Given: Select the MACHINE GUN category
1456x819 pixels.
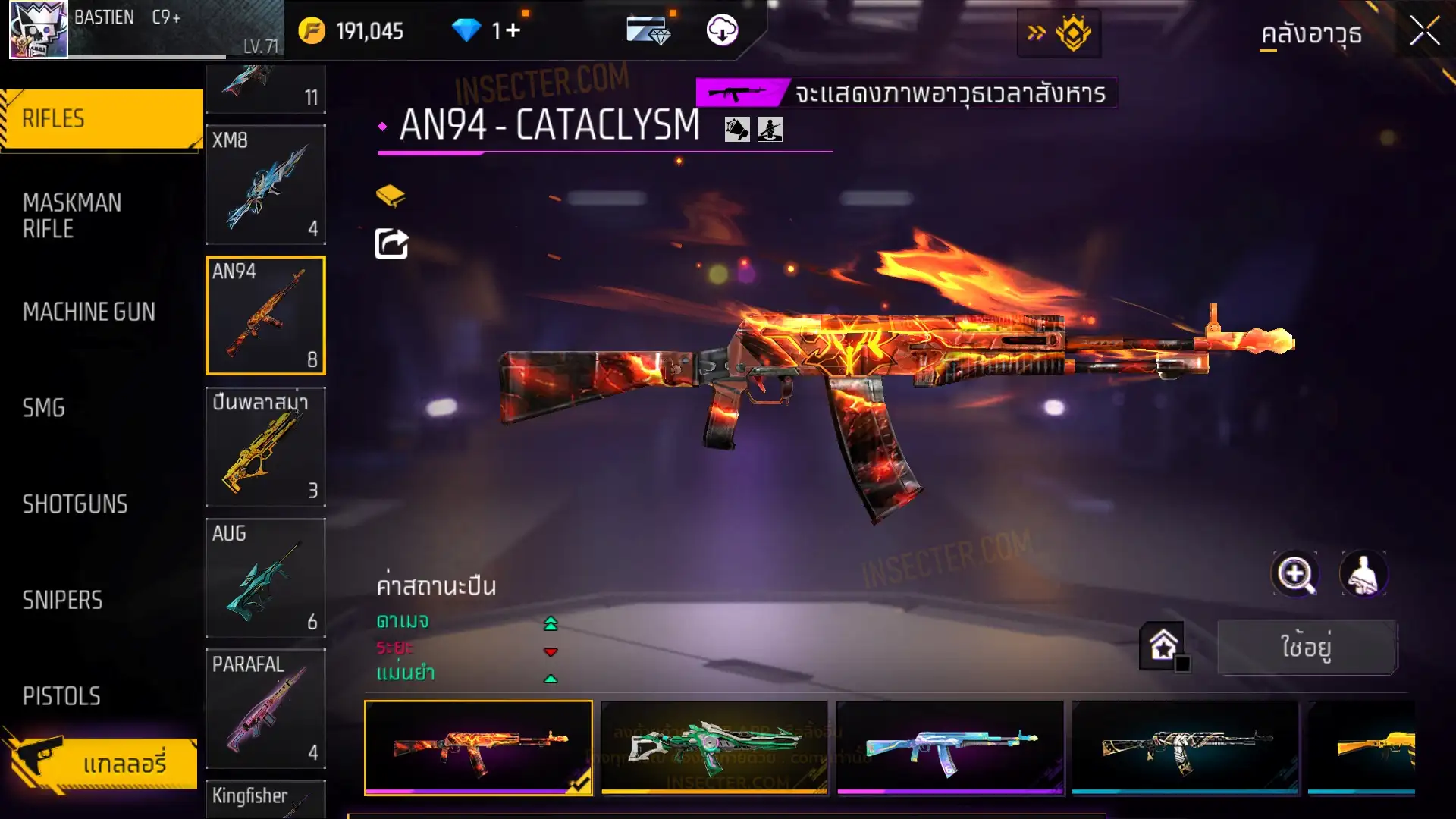Looking at the screenshot, I should (x=89, y=312).
